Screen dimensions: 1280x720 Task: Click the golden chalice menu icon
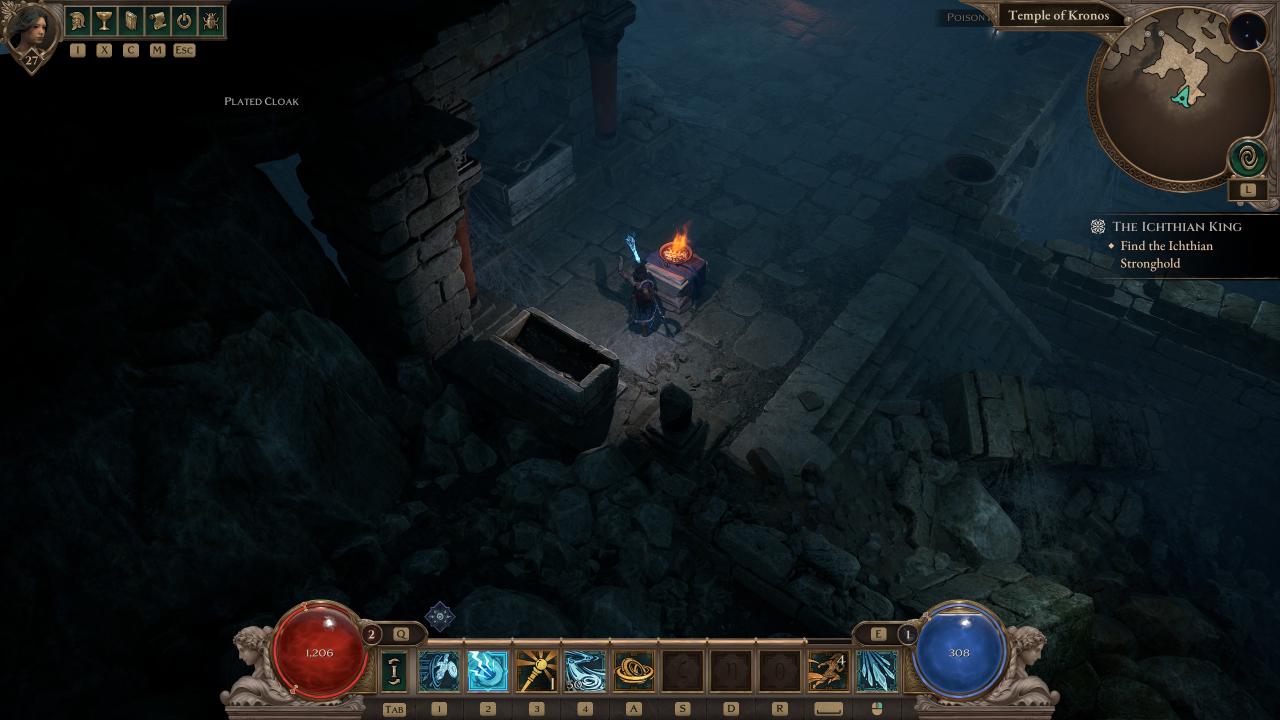pos(104,20)
